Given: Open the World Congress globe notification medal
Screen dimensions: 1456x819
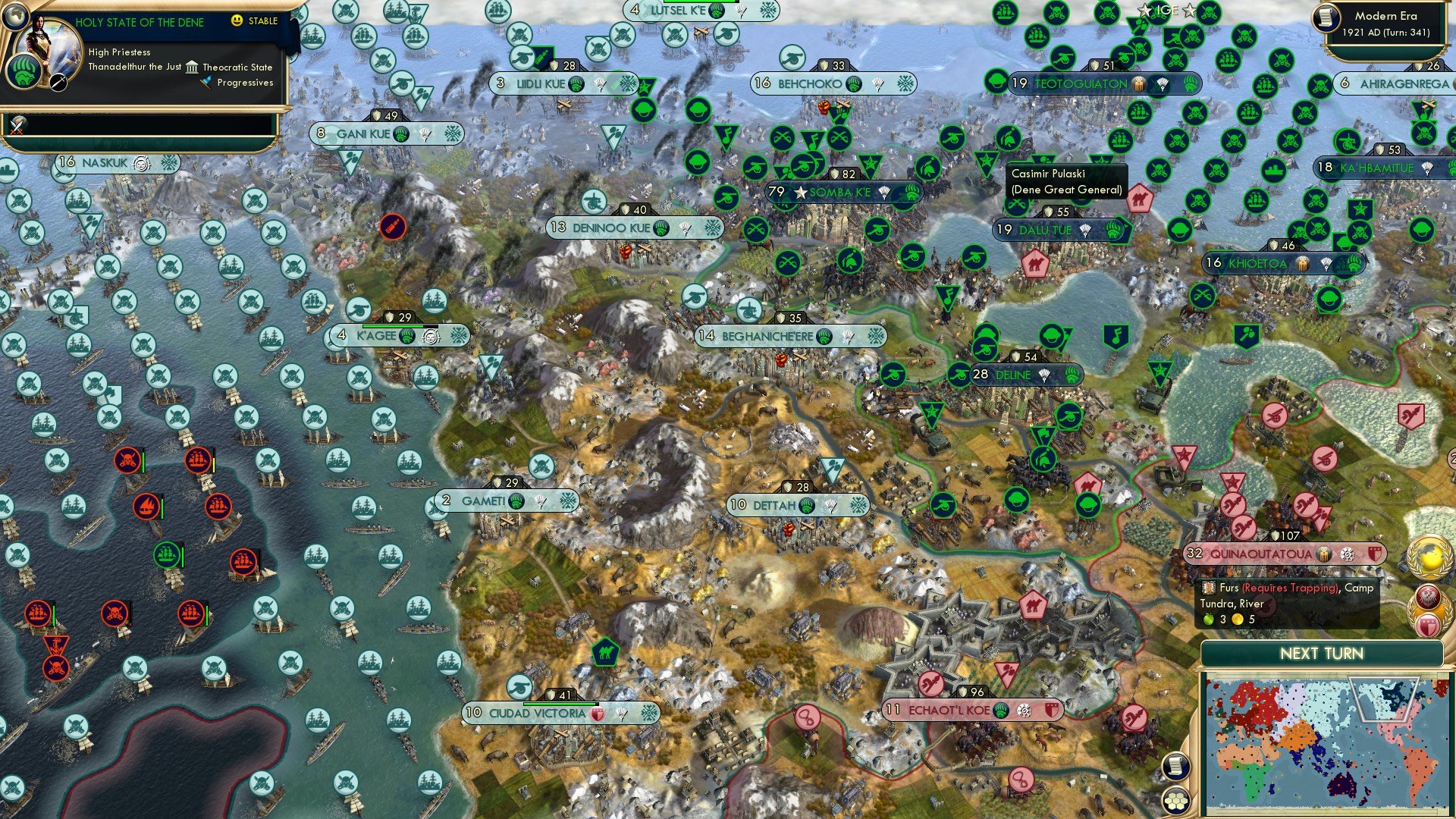Looking at the screenshot, I should point(1428,556).
